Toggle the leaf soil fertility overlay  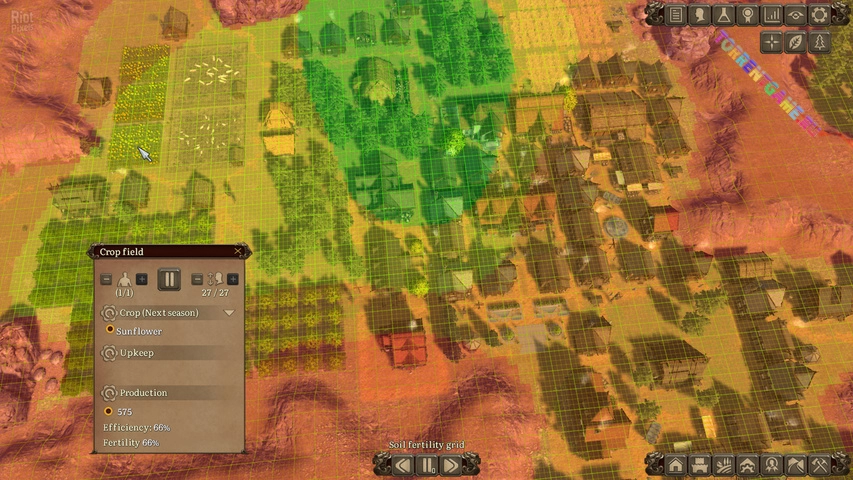tap(796, 41)
